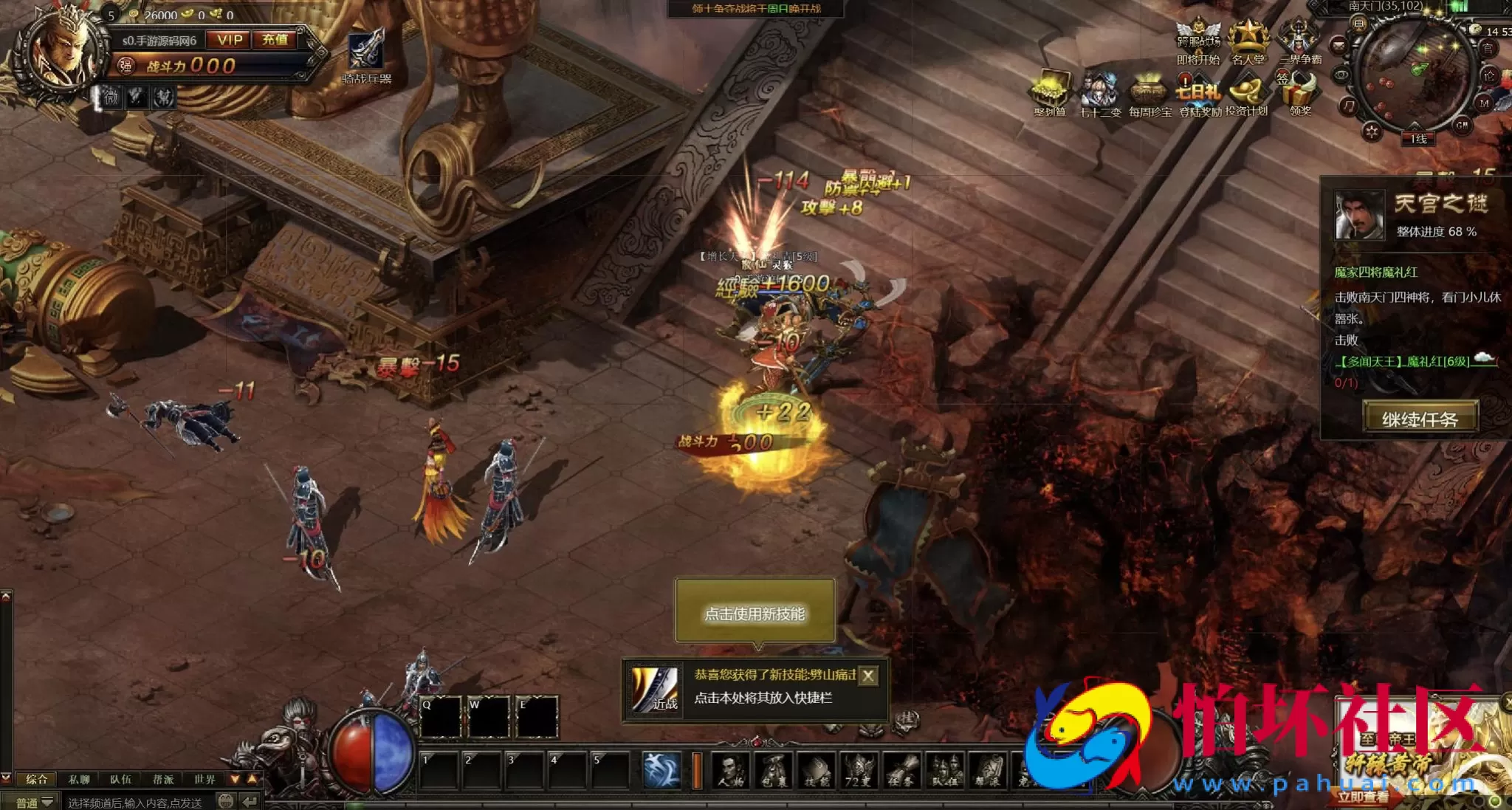Open the 普通 chat channel dropdown
The height and width of the screenshot is (810, 1512).
pos(34,802)
